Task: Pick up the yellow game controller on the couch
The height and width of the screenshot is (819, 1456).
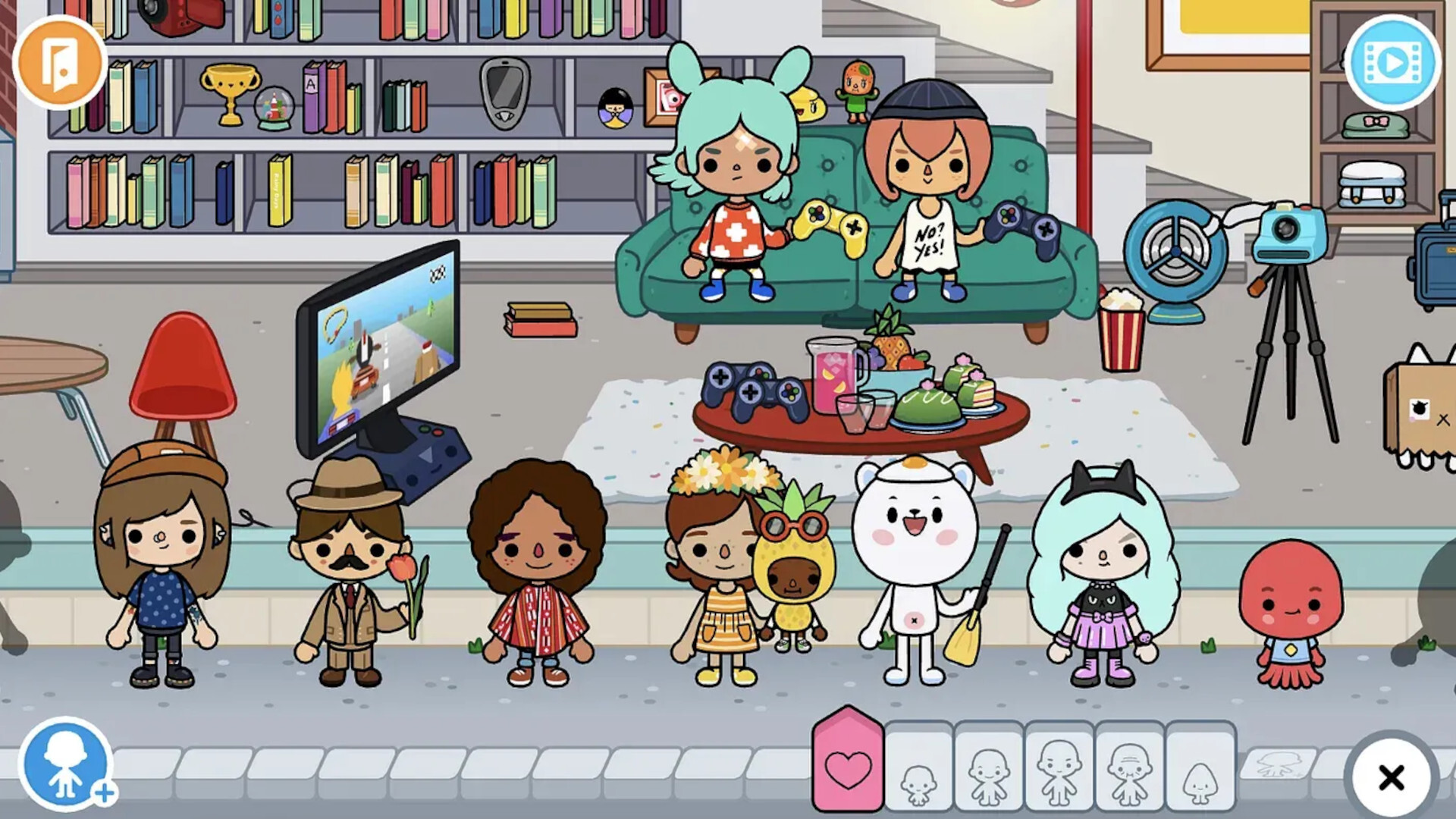Action: (x=833, y=226)
